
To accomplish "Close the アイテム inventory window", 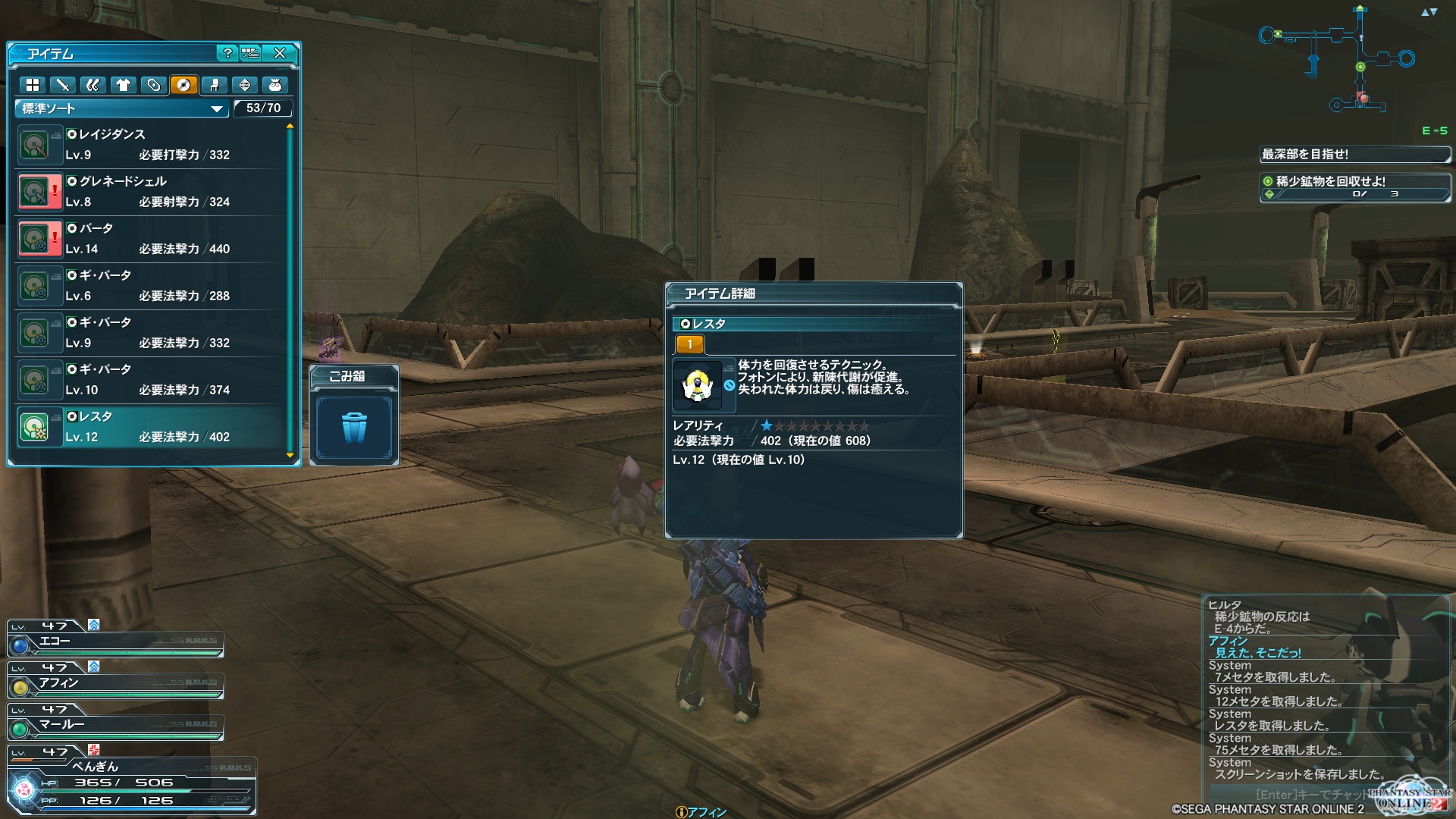I will pyautogui.click(x=280, y=53).
